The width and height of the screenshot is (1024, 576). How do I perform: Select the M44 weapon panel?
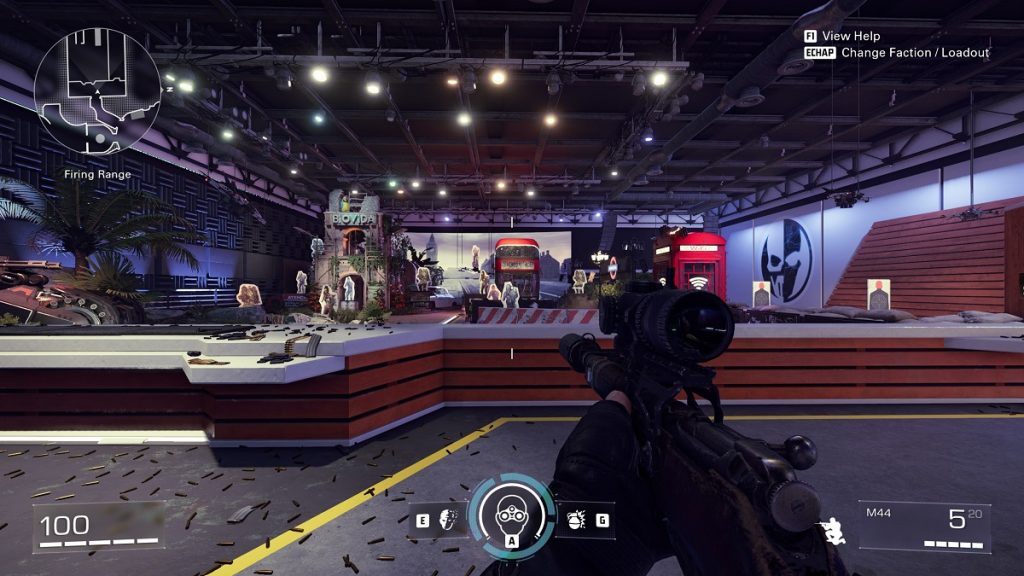click(924, 526)
